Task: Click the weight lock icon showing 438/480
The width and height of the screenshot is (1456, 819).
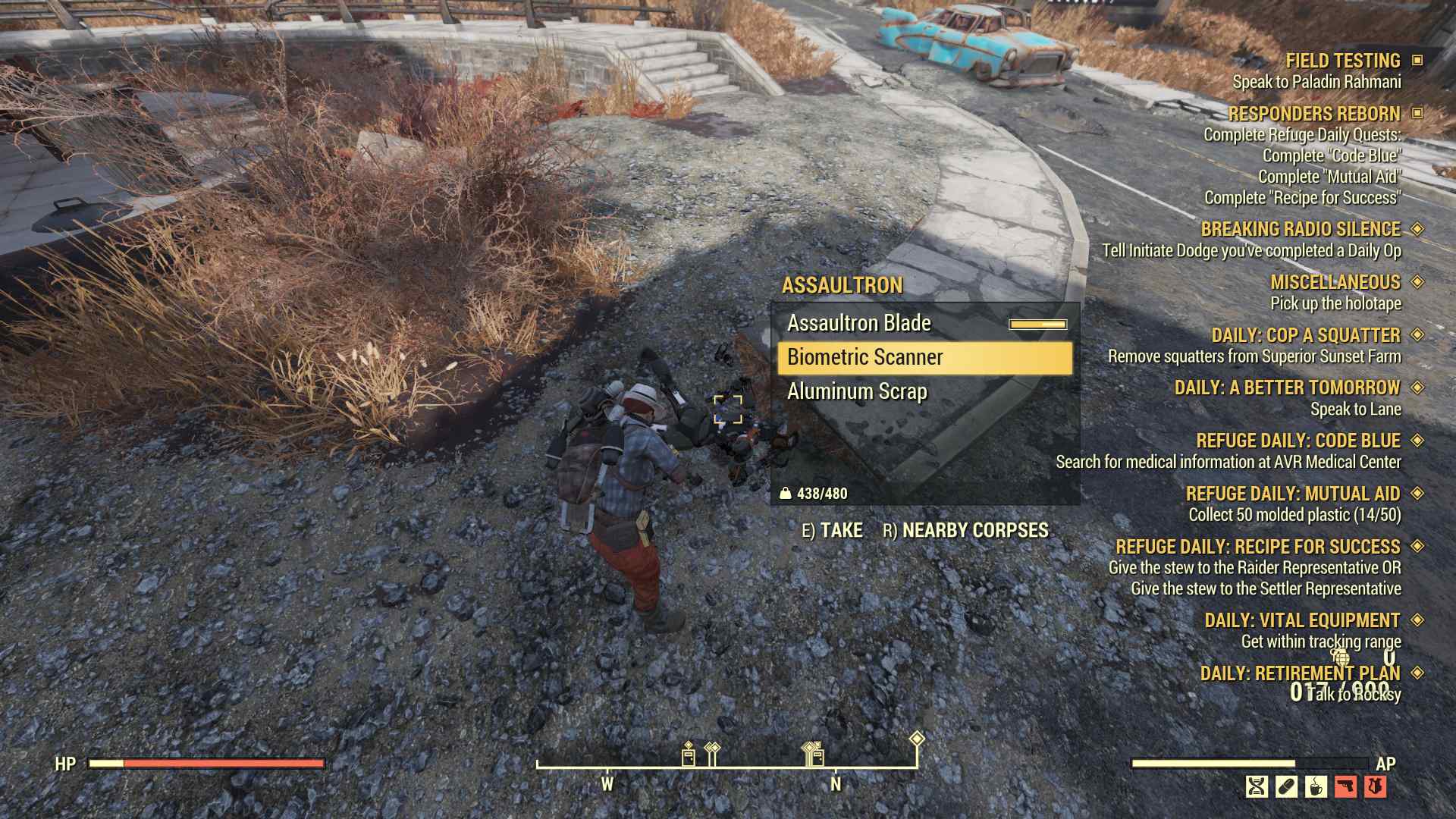Action: 789,492
